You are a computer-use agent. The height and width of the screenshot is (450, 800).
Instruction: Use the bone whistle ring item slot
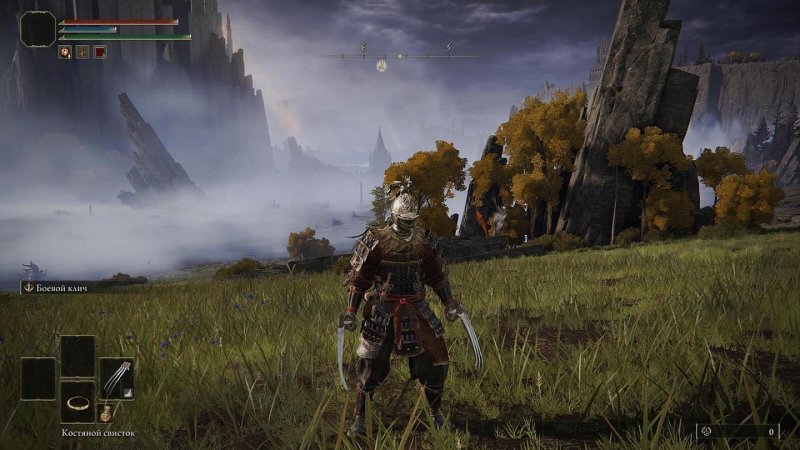click(x=77, y=402)
